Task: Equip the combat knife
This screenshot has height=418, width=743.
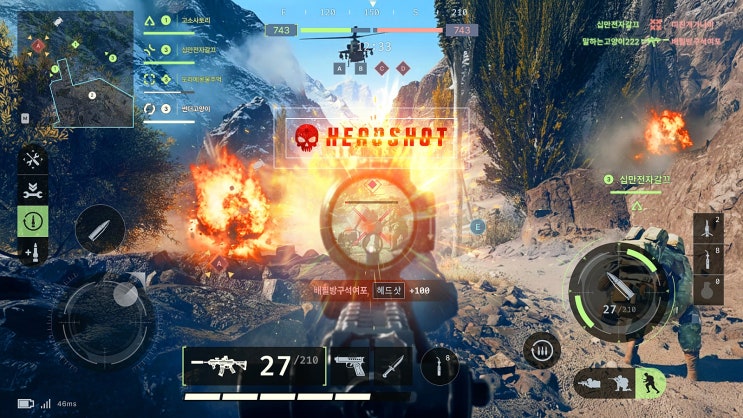Action: (x=393, y=366)
